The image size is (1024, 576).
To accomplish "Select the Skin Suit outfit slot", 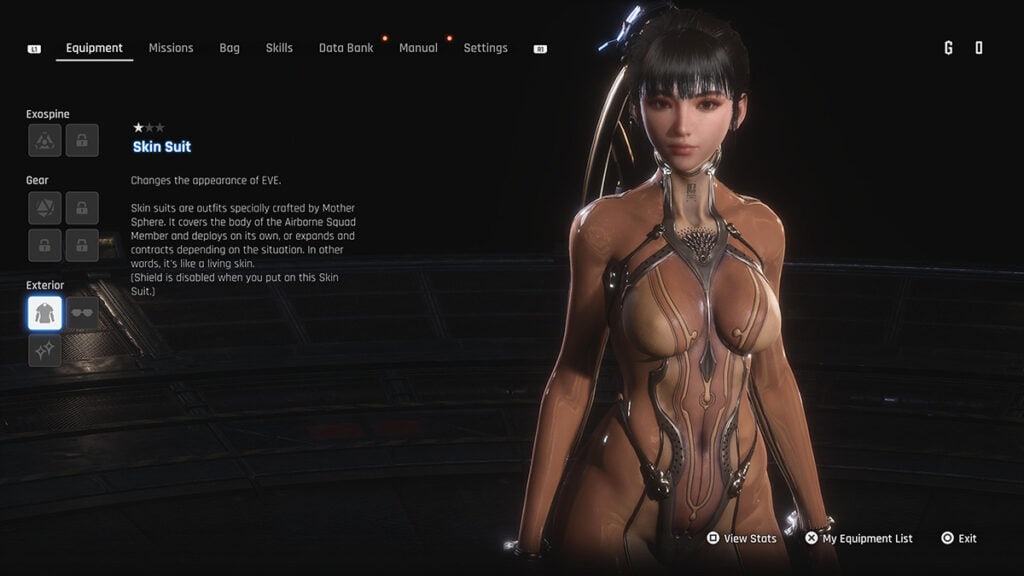I will click(45, 313).
